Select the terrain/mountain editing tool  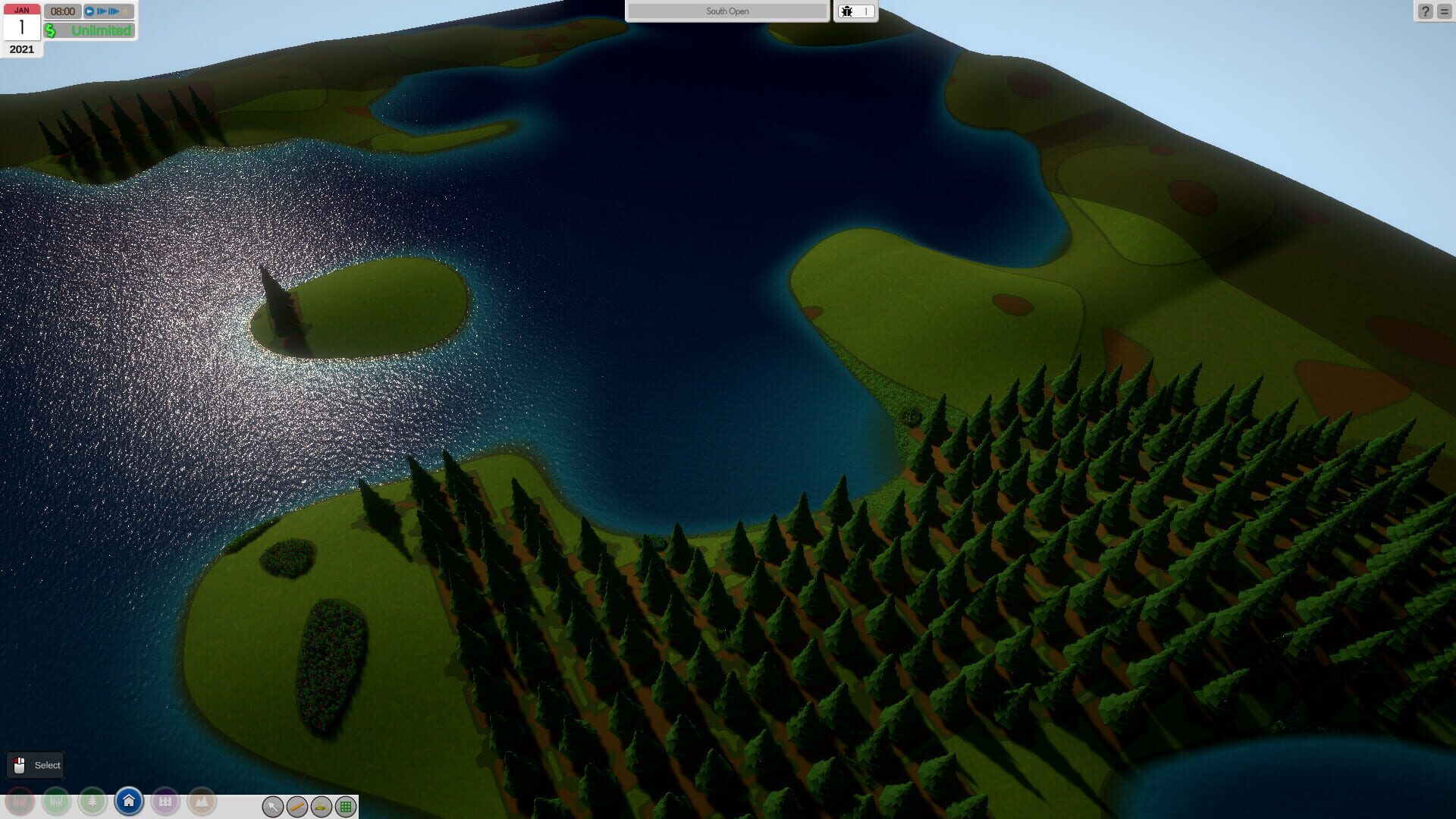[202, 802]
